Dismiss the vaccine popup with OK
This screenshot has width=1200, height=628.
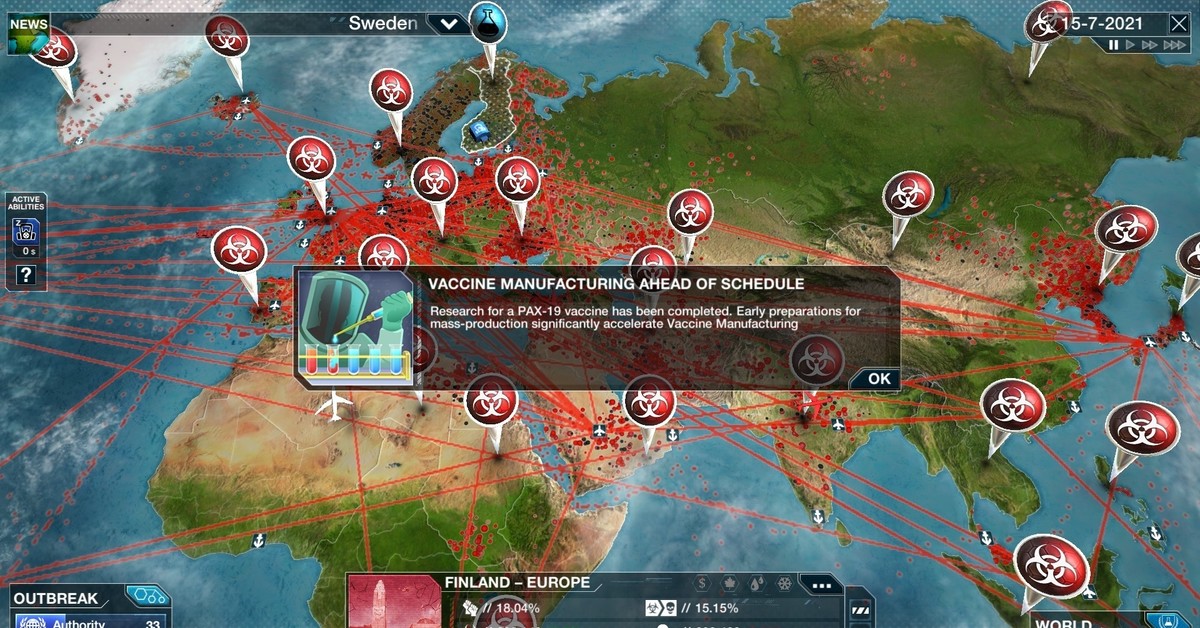coord(878,378)
